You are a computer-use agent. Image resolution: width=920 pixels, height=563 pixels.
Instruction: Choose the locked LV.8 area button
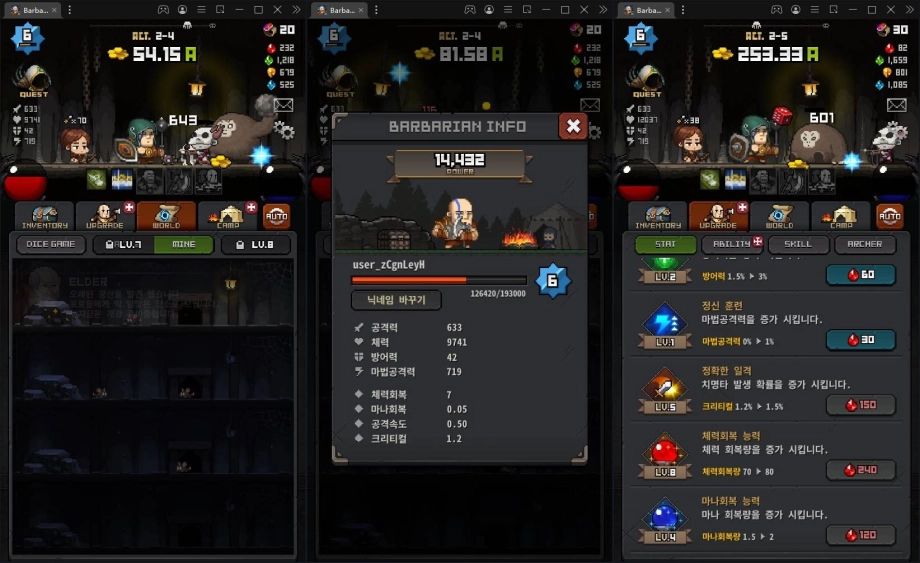(256, 244)
